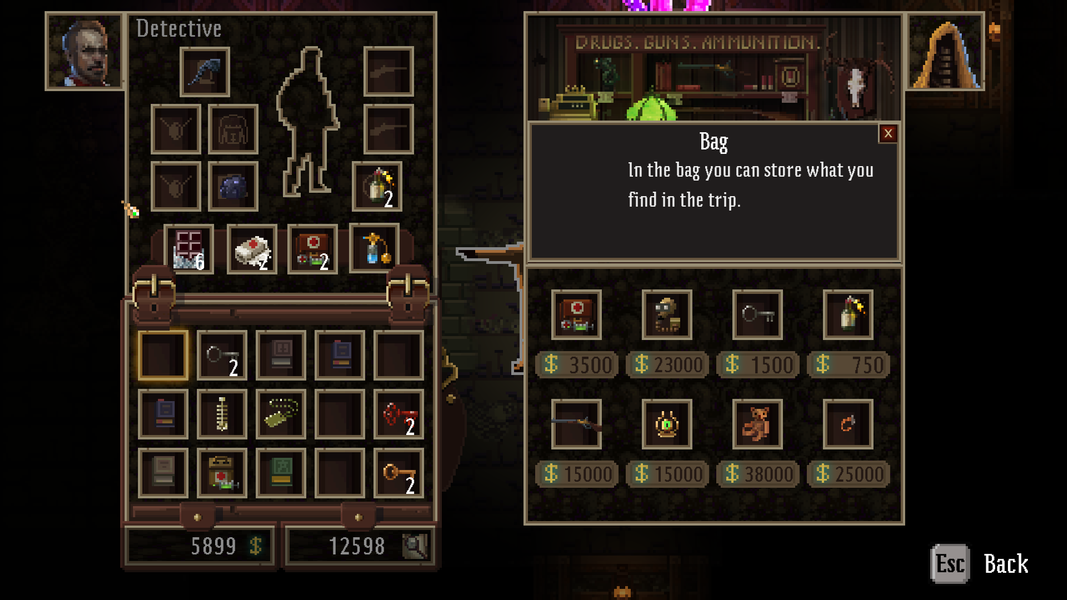
Task: Pick the bronze key in the bag
Action: coord(398,472)
